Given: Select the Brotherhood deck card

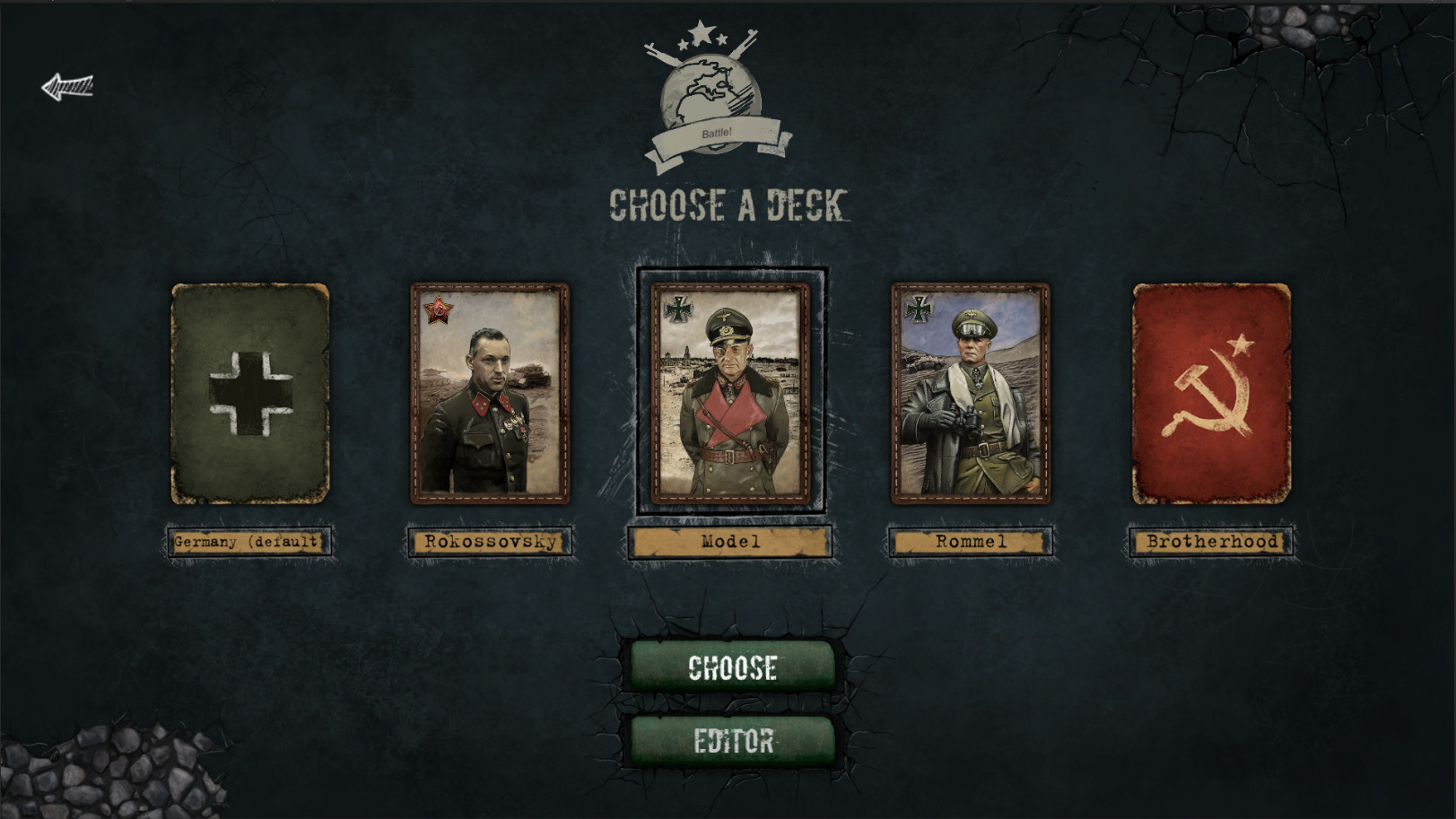Looking at the screenshot, I should [x=1209, y=393].
